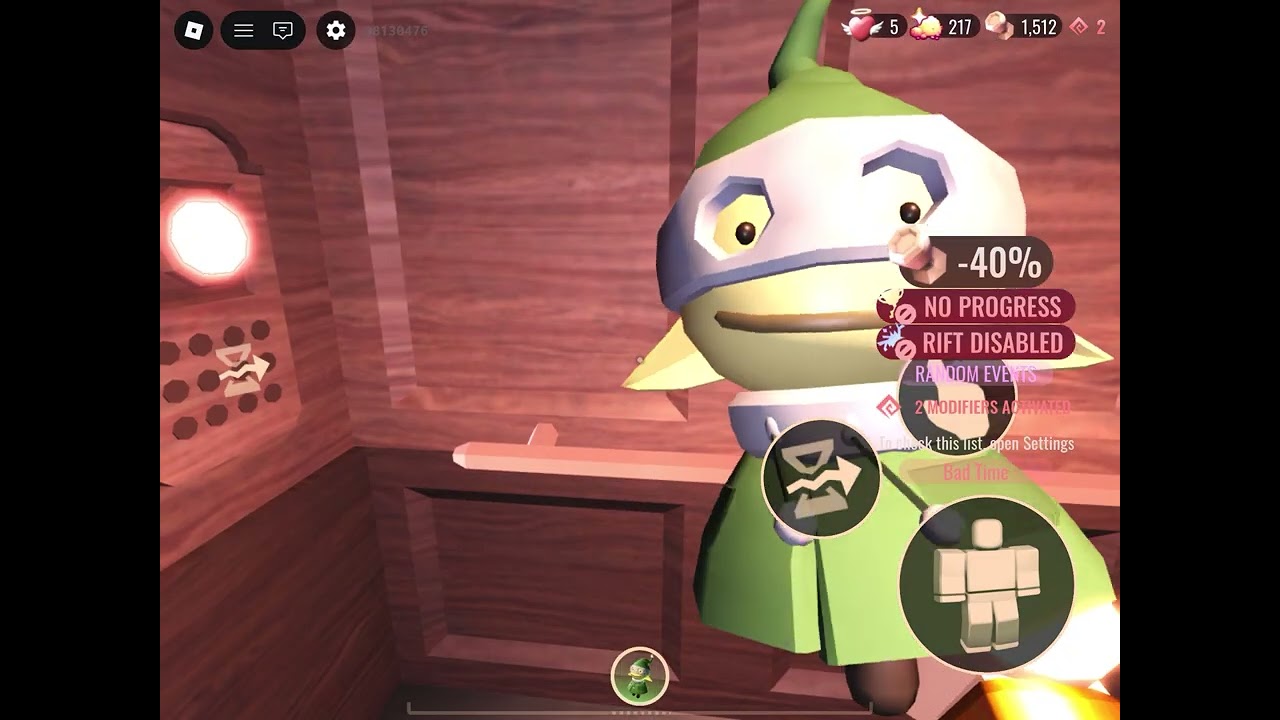Toggle the Roblox chat window
This screenshot has width=1280, height=720.
click(x=283, y=31)
